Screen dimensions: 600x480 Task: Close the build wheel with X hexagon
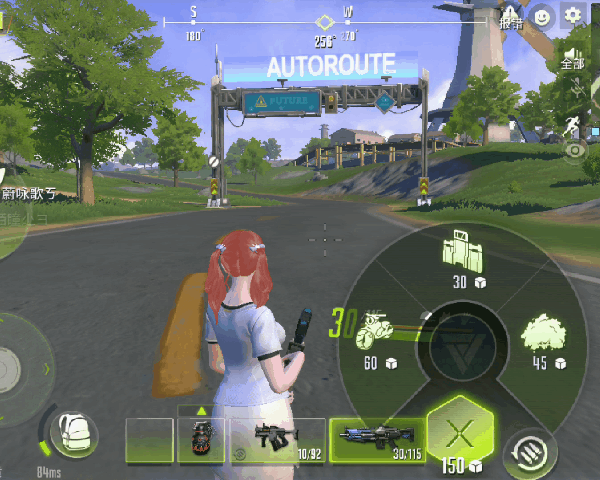(458, 434)
